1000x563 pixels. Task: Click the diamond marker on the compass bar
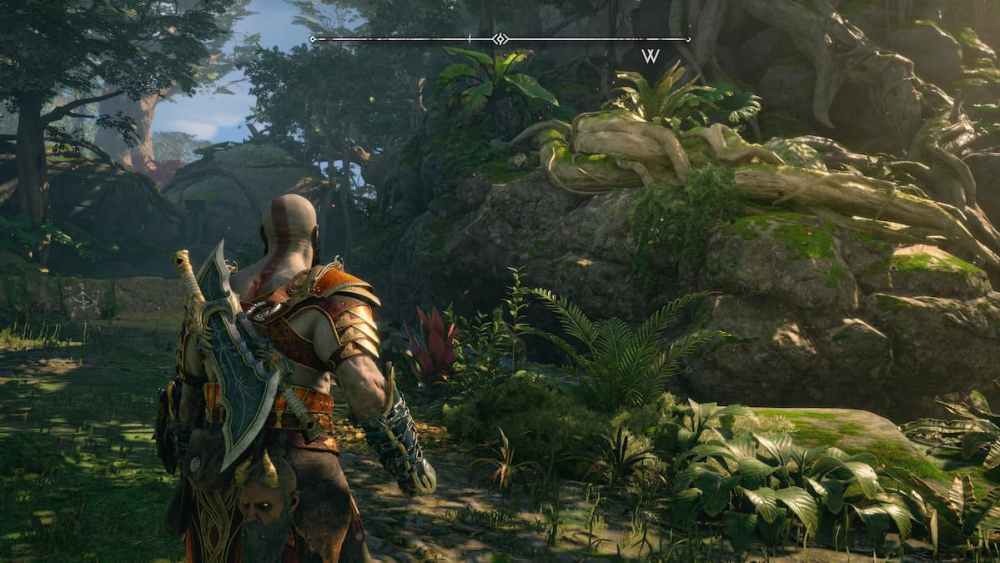(x=500, y=39)
